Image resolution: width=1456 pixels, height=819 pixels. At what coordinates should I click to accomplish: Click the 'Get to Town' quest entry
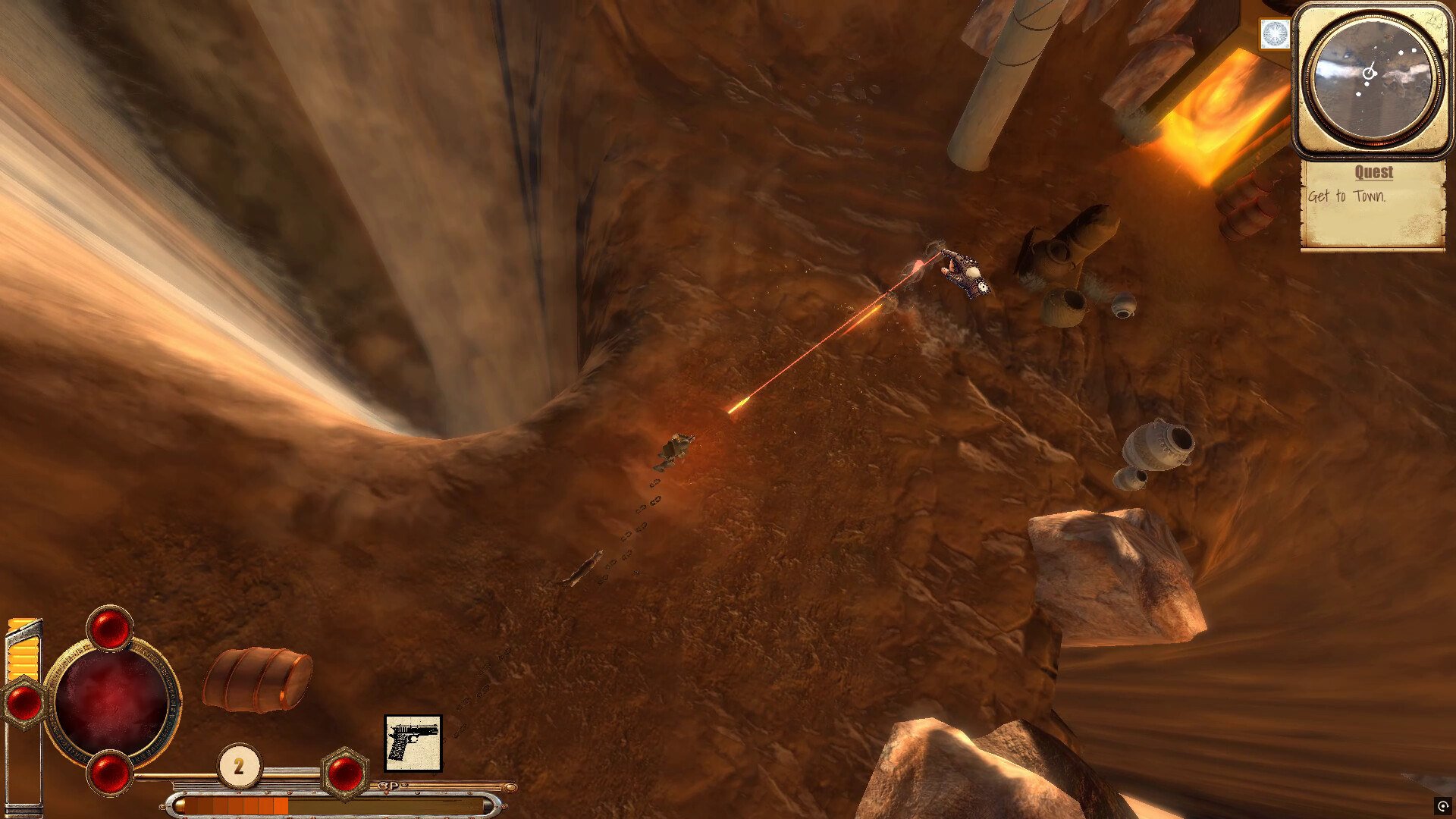point(1348,195)
